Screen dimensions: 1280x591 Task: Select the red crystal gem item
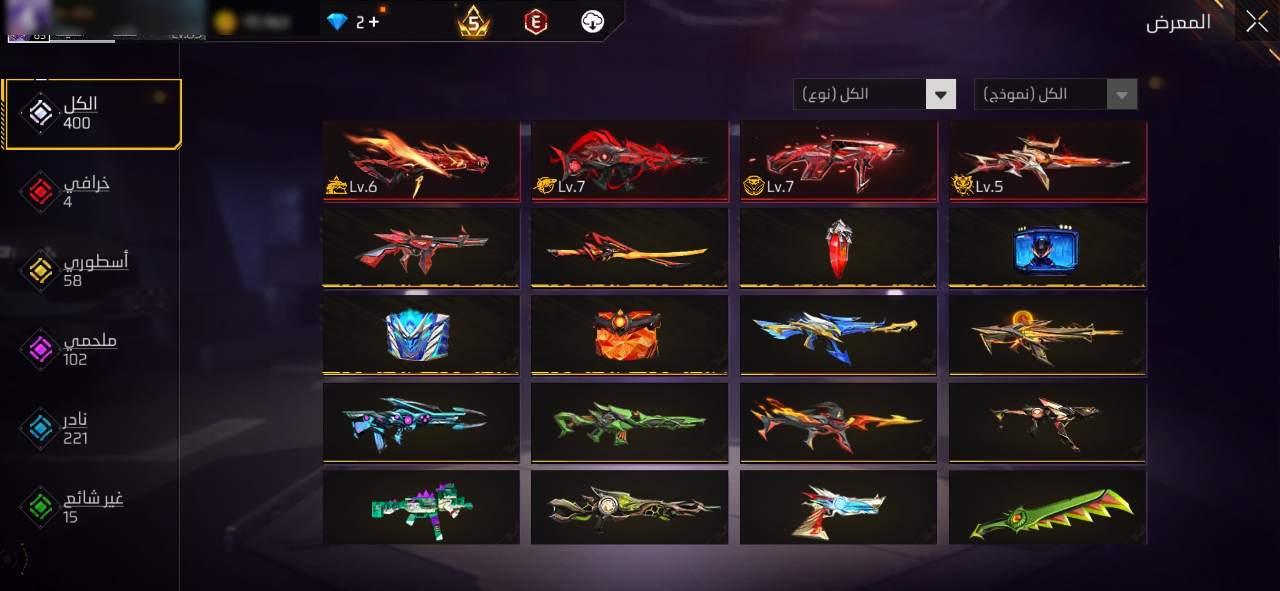[838, 247]
